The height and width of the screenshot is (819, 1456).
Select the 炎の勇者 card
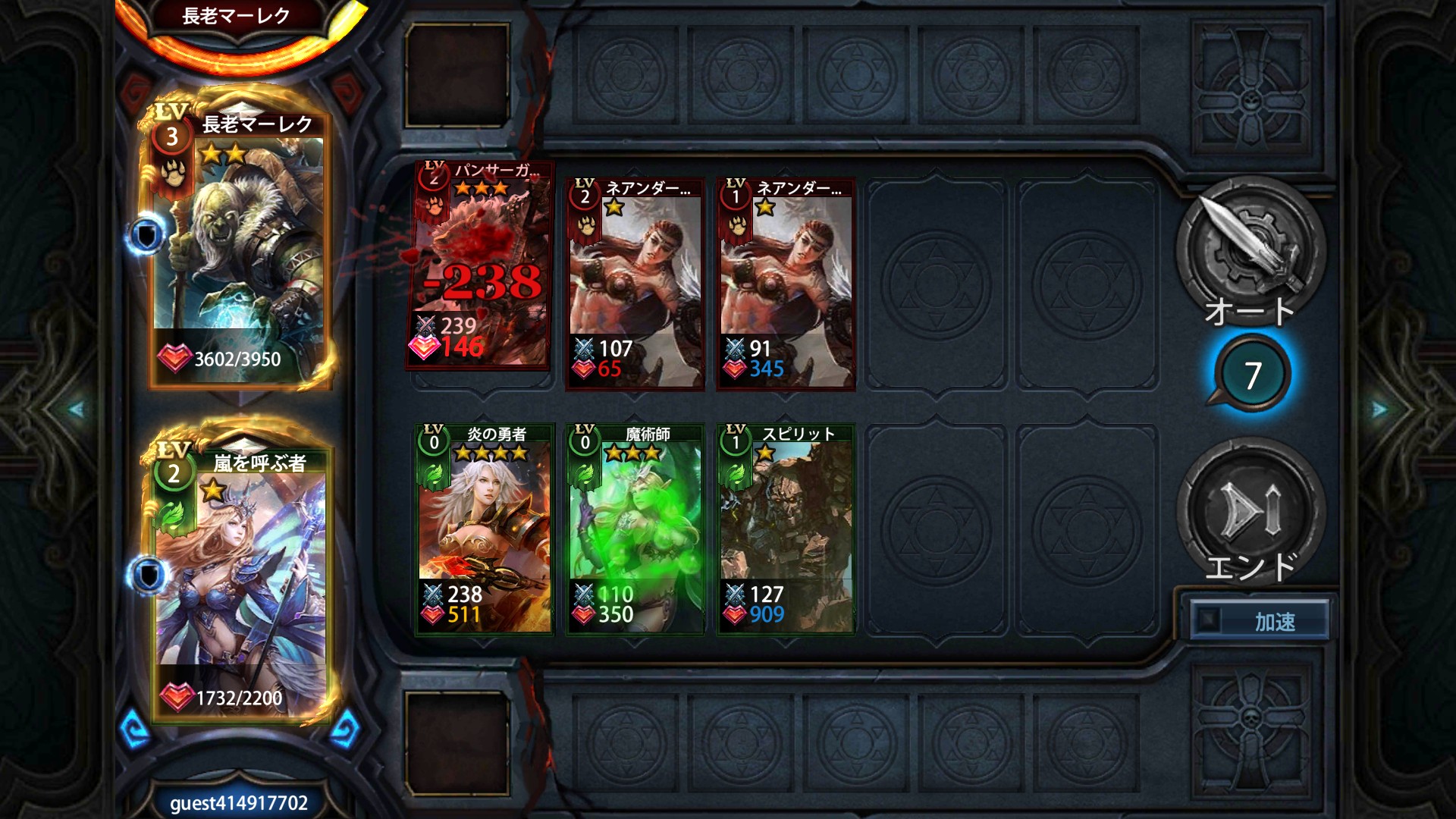(x=484, y=529)
